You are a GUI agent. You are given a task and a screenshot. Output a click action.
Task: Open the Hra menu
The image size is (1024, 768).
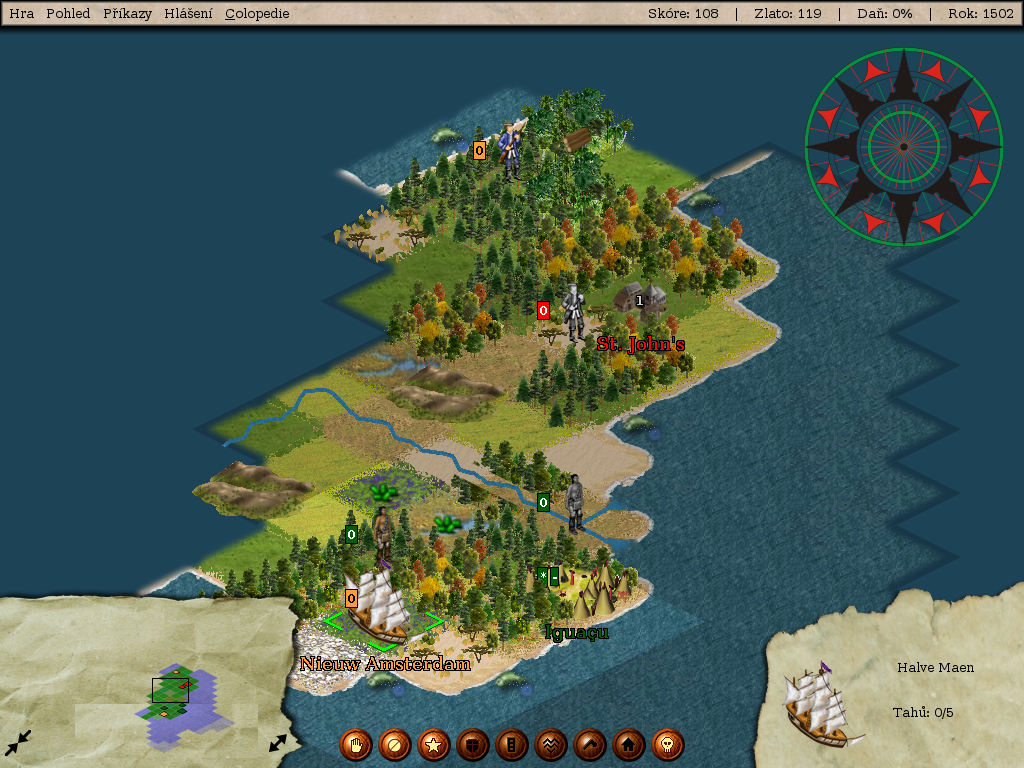[x=21, y=14]
